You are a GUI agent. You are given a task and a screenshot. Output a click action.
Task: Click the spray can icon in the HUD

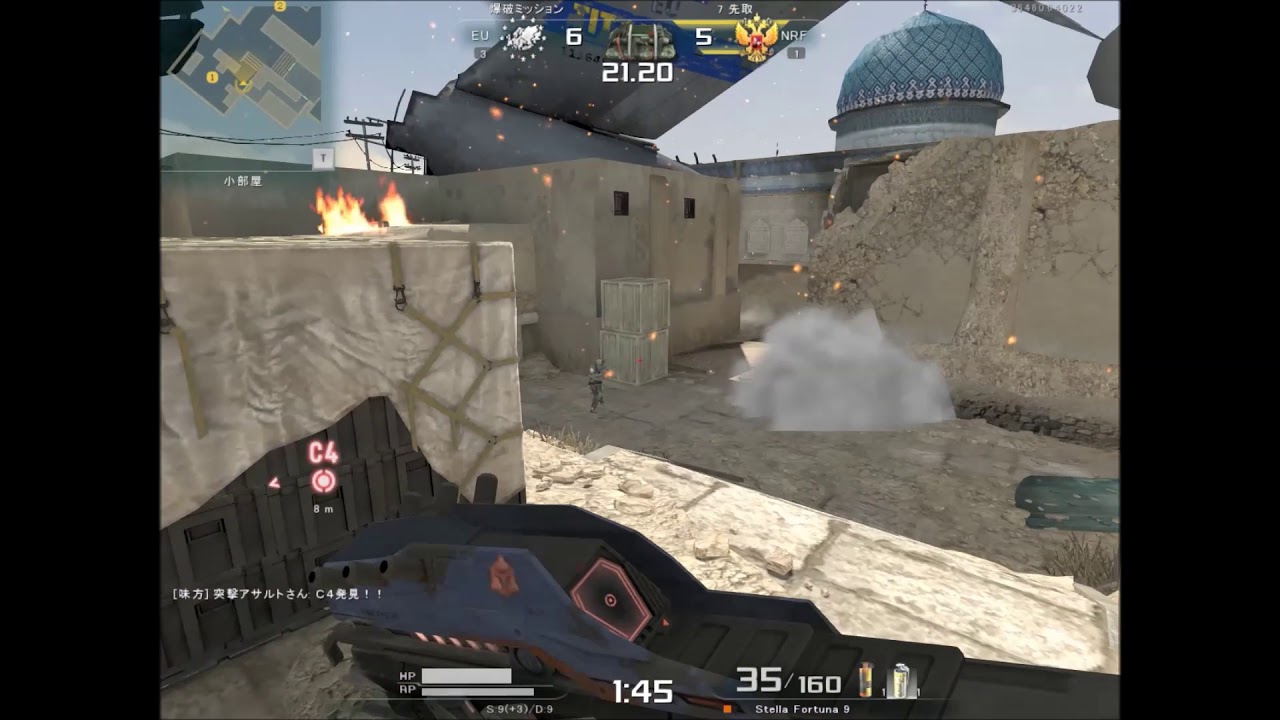(900, 680)
